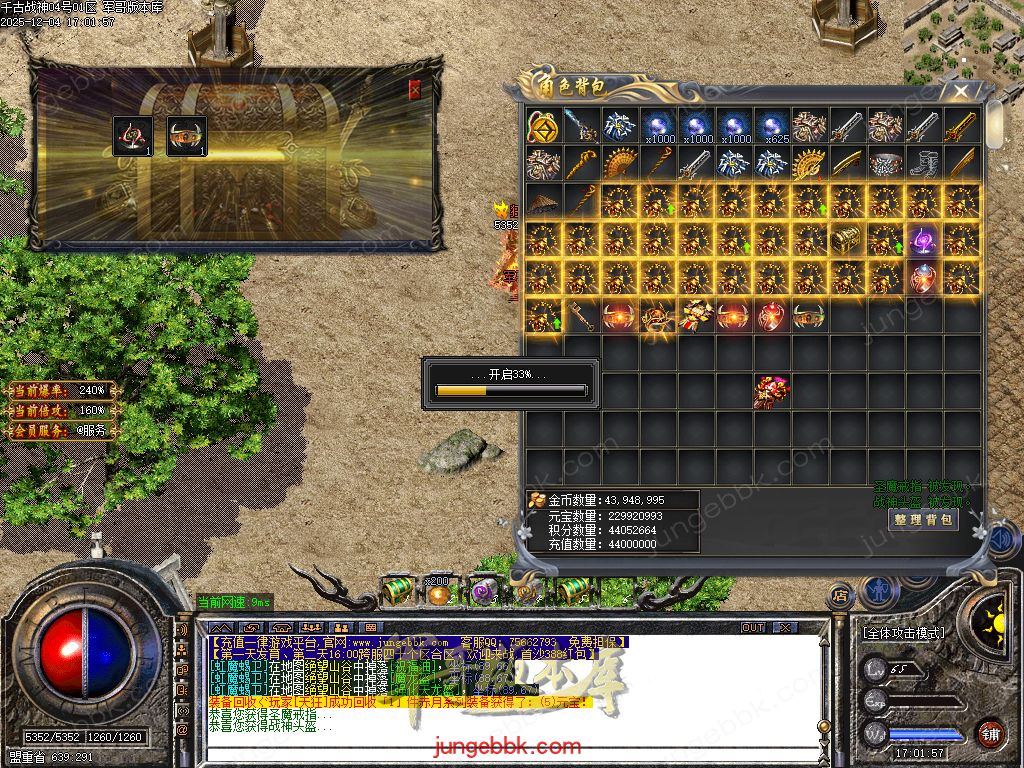The image size is (1024, 768).
Task: Select the purple swirl orb item
Action: [x=922, y=240]
